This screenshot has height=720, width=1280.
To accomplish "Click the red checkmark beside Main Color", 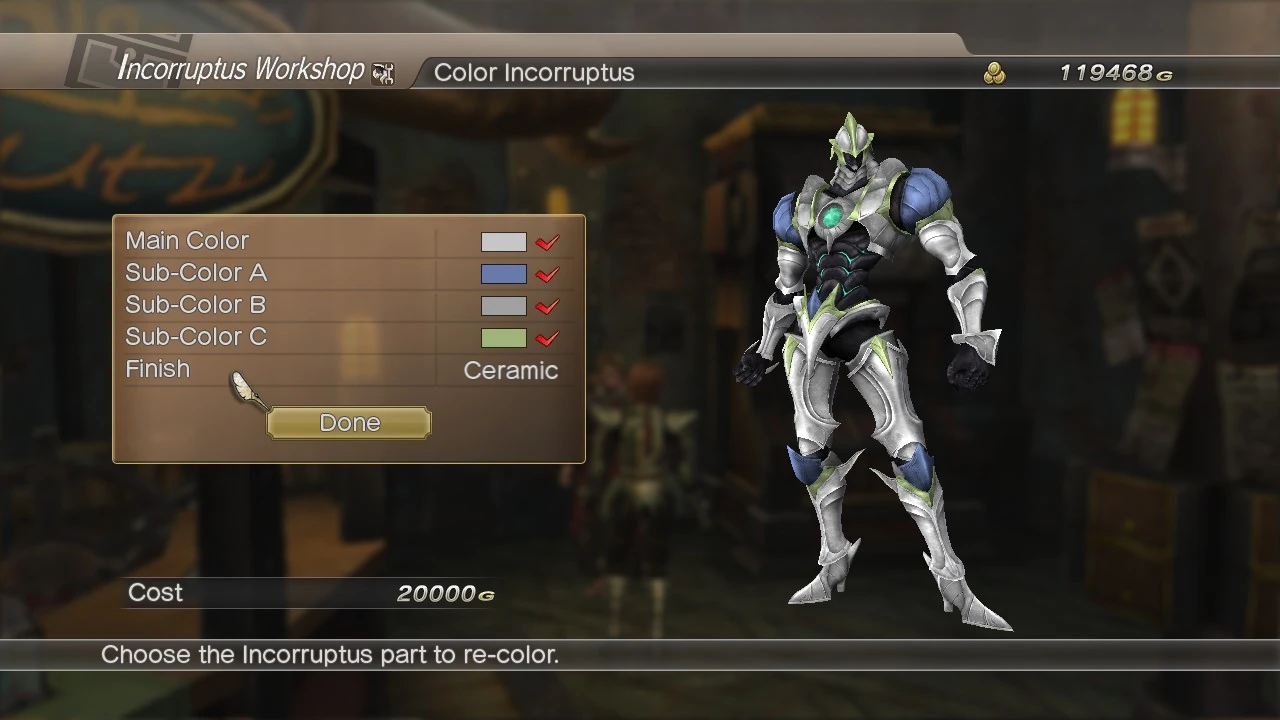I will coord(546,241).
